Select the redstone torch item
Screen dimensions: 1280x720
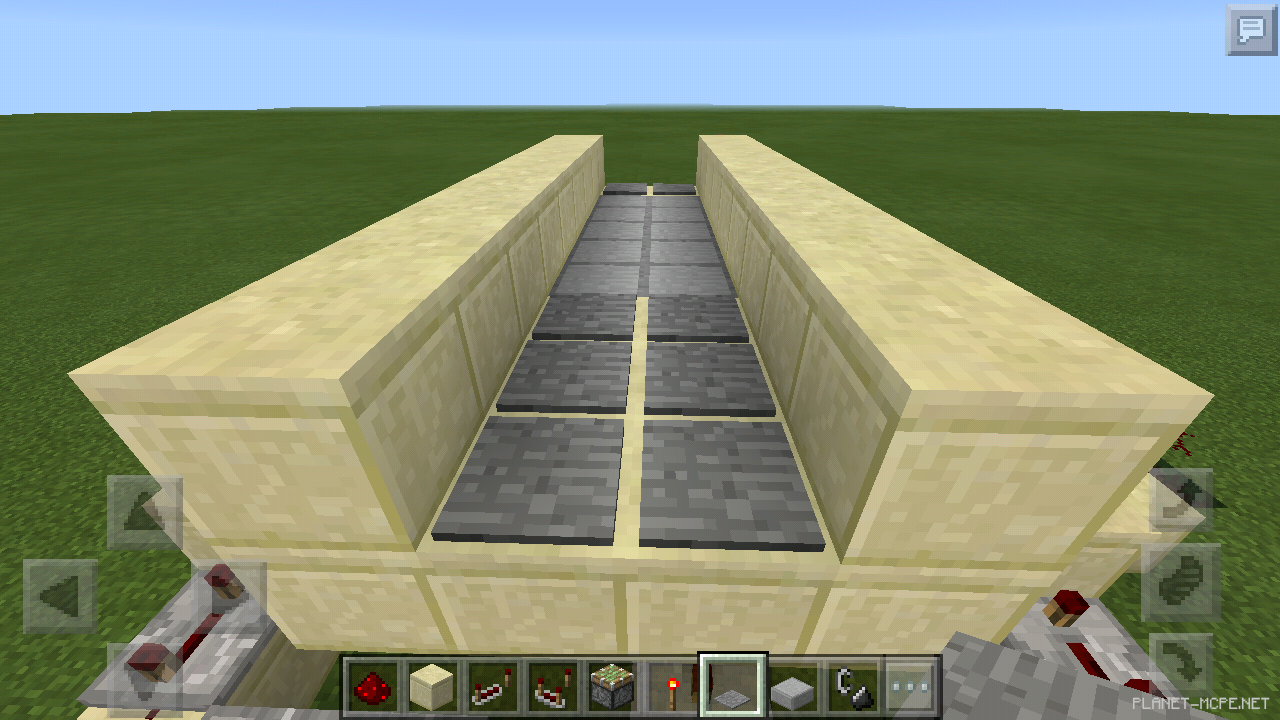click(672, 683)
